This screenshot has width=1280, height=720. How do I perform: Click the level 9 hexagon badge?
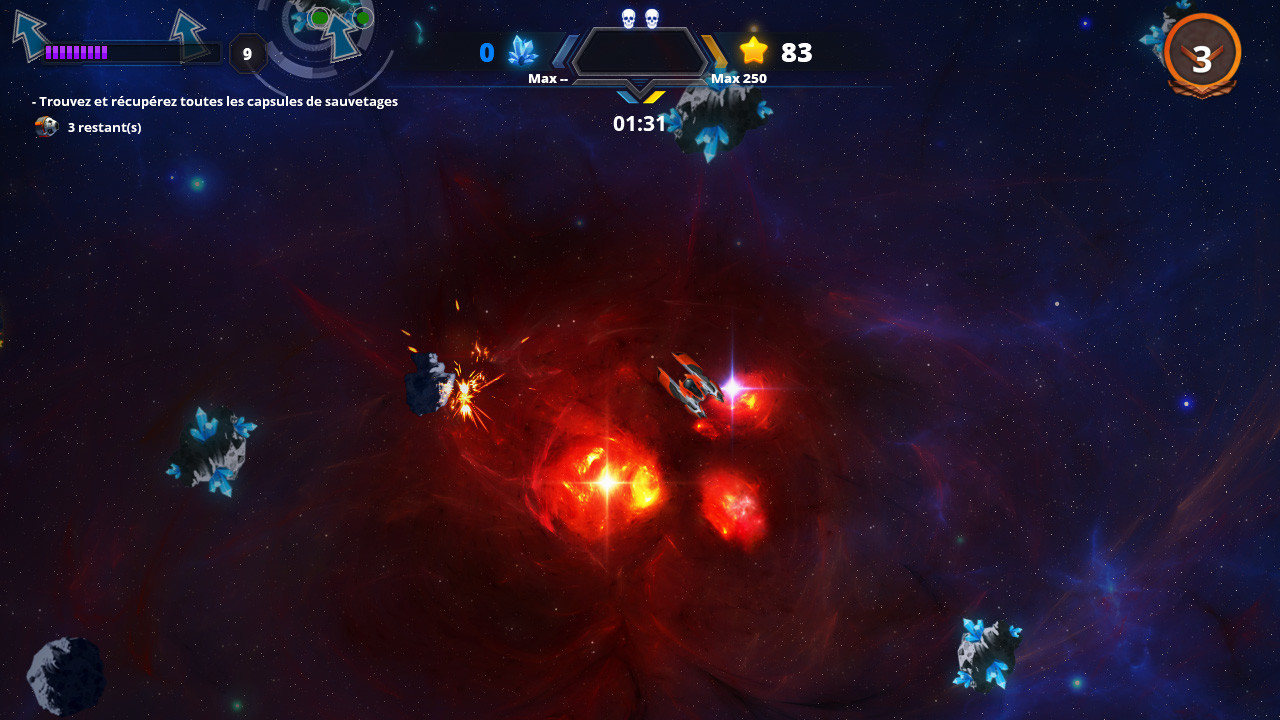pos(247,53)
